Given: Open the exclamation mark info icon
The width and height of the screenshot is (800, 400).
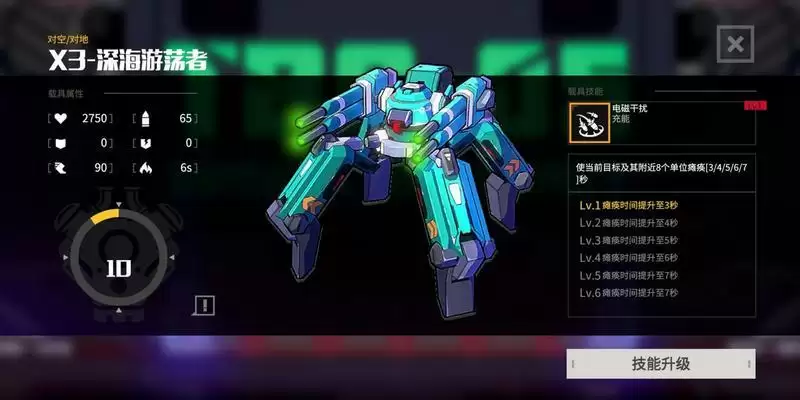Looking at the screenshot, I should click(x=204, y=305).
